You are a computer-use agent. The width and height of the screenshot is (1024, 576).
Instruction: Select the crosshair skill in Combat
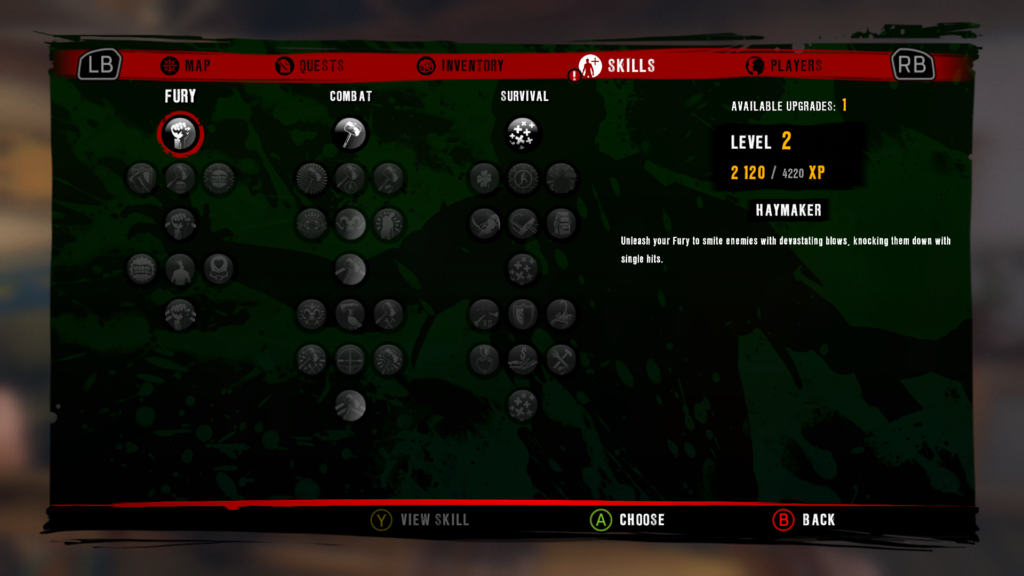[x=350, y=358]
